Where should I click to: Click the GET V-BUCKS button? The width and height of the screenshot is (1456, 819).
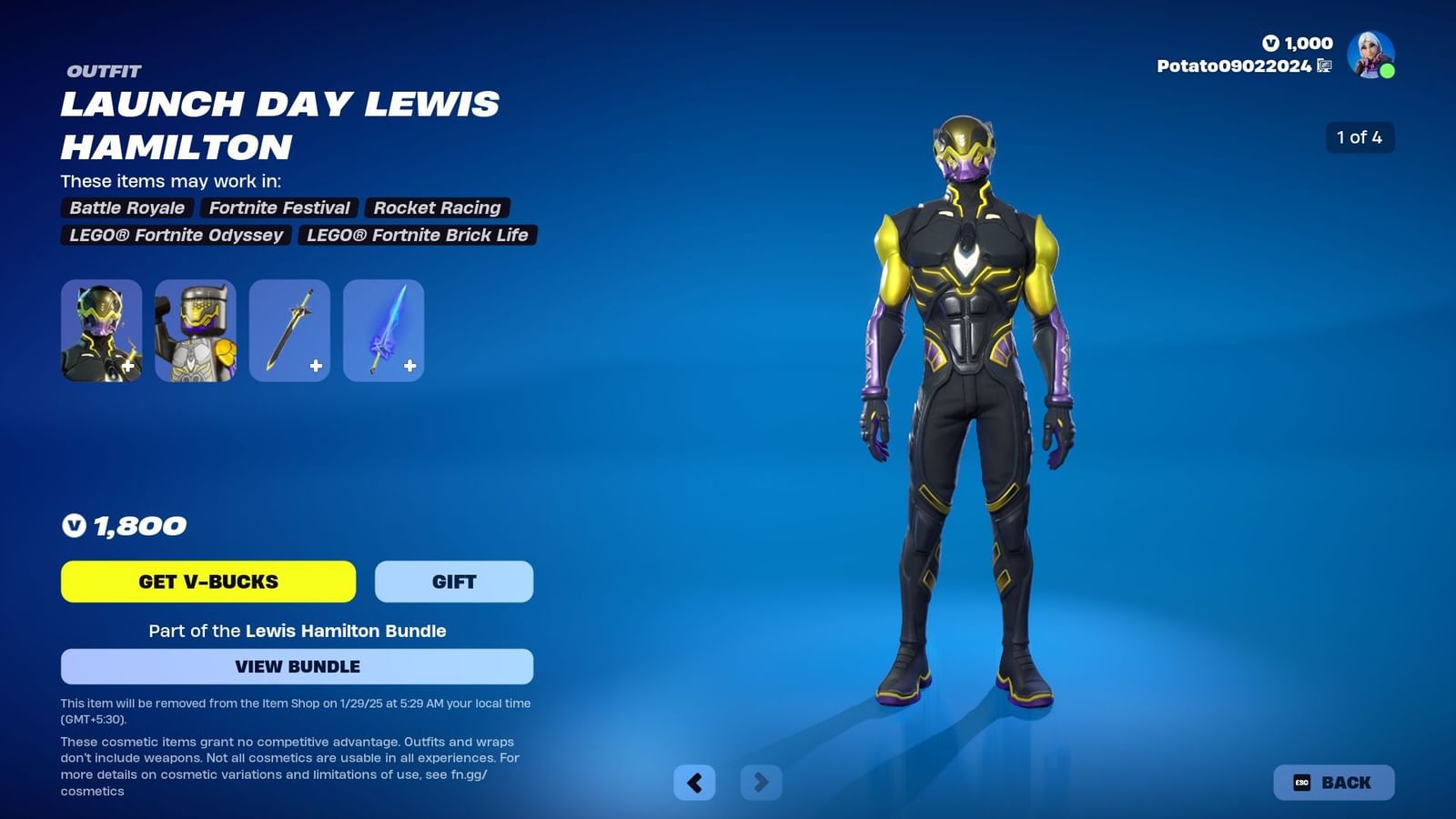207,581
